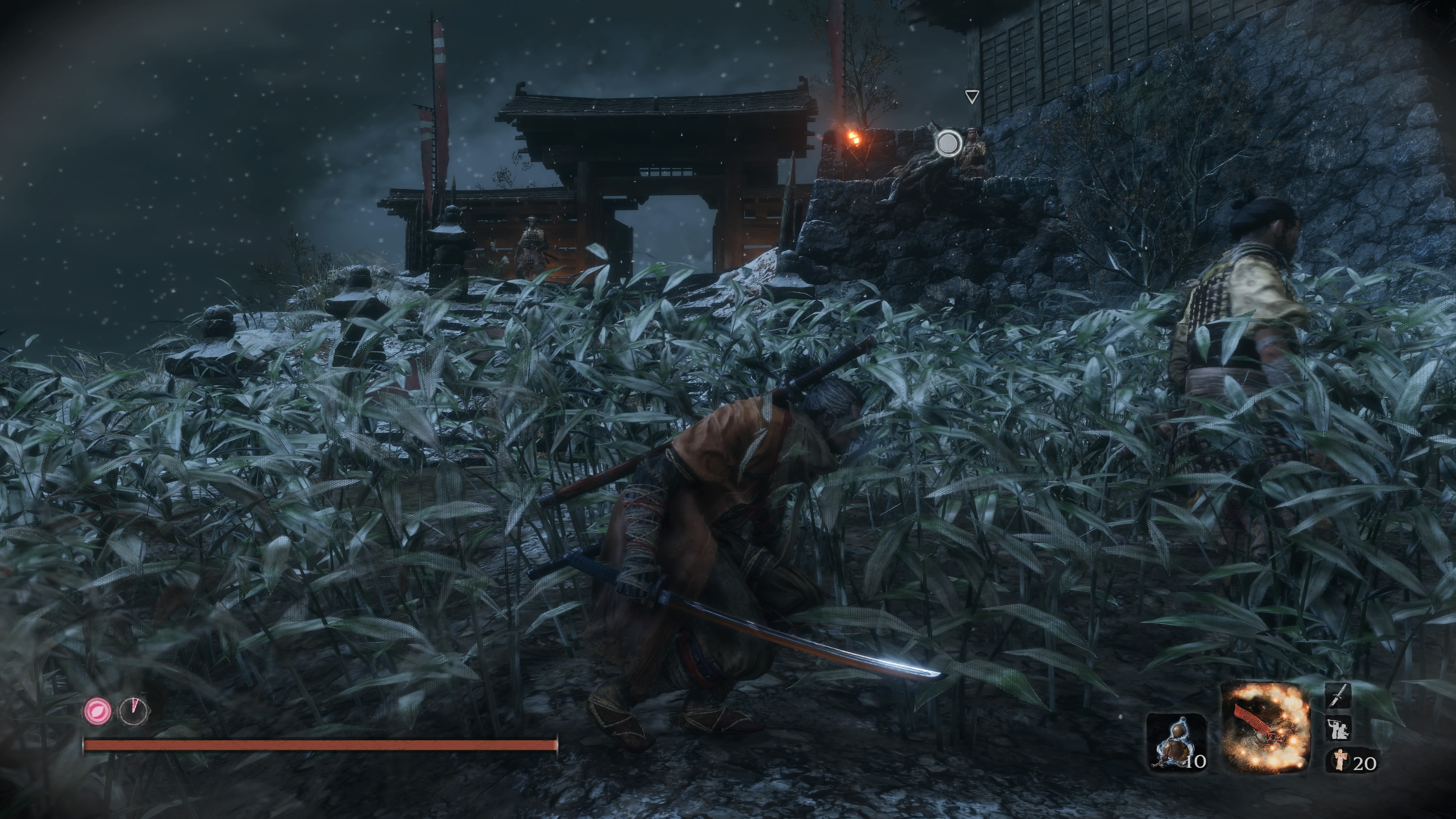Click the white circular grapple point marker

click(x=948, y=143)
